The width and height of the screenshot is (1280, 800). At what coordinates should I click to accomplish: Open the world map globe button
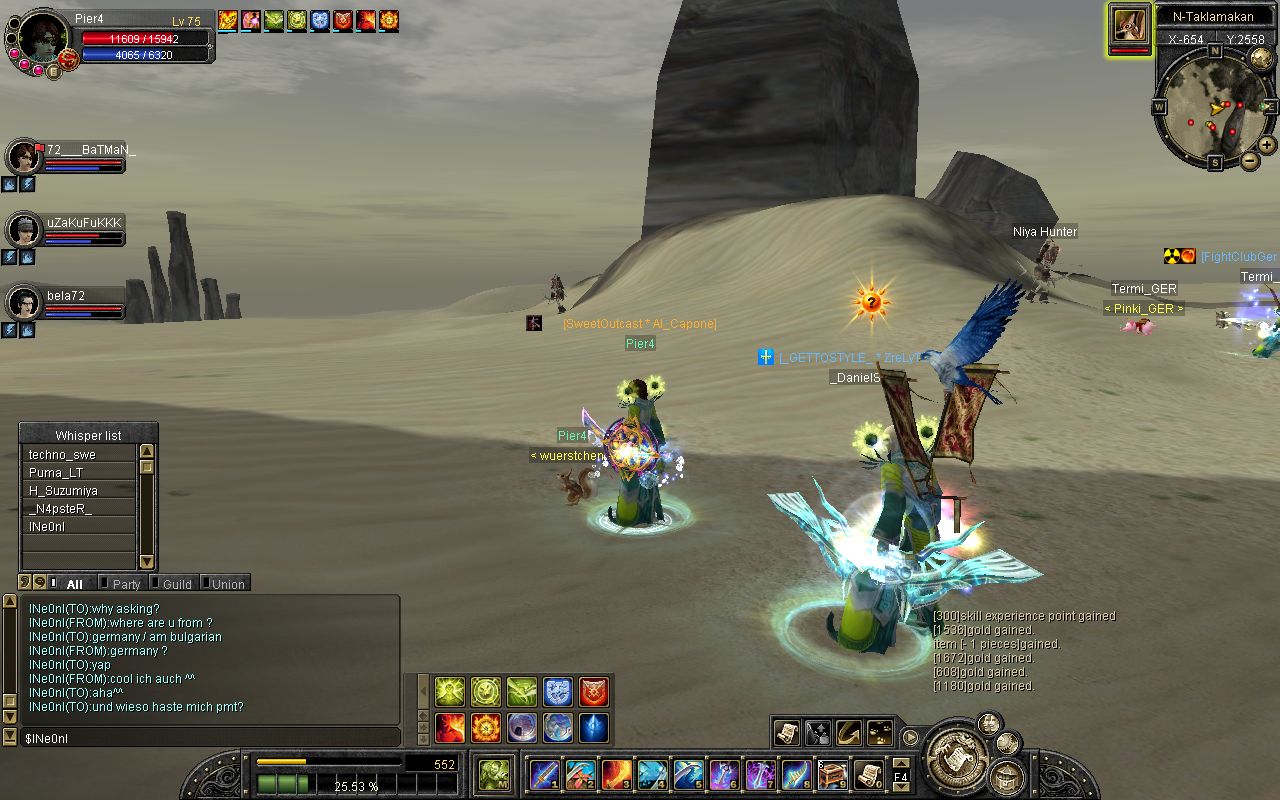[1261, 59]
